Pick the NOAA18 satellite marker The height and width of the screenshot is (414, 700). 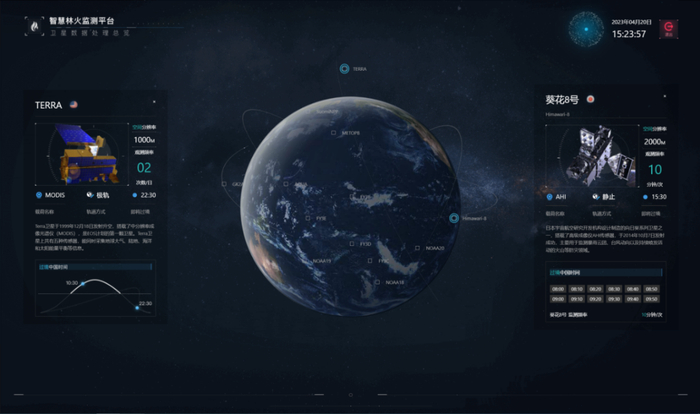coord(378,282)
